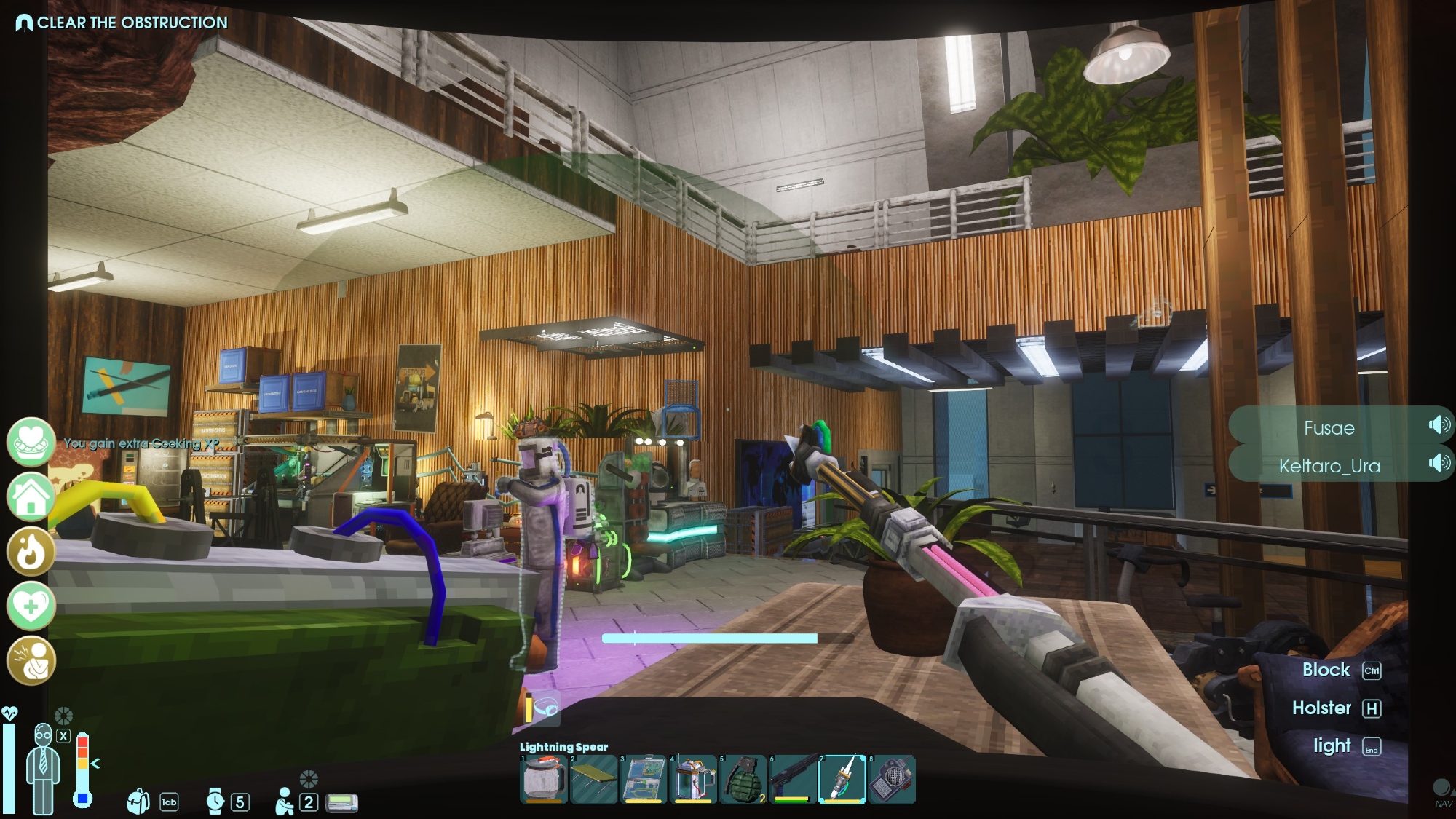Click the wristwatch icon

pos(215,802)
